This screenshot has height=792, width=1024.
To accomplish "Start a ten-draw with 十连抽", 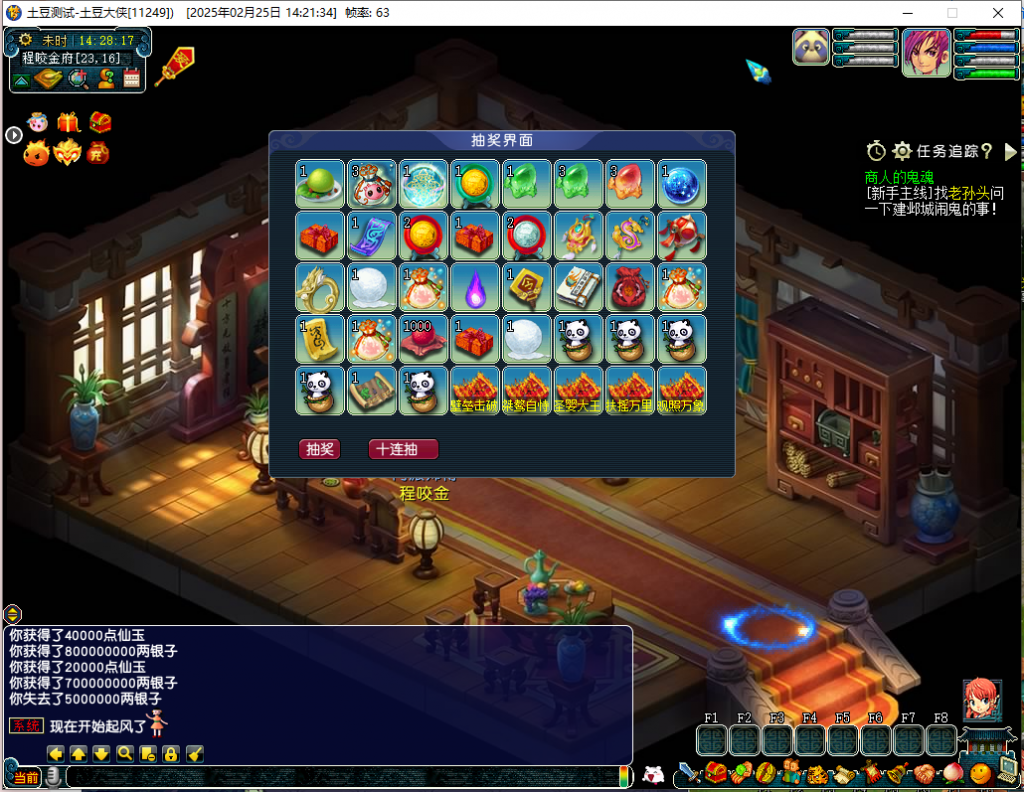I will (403, 450).
